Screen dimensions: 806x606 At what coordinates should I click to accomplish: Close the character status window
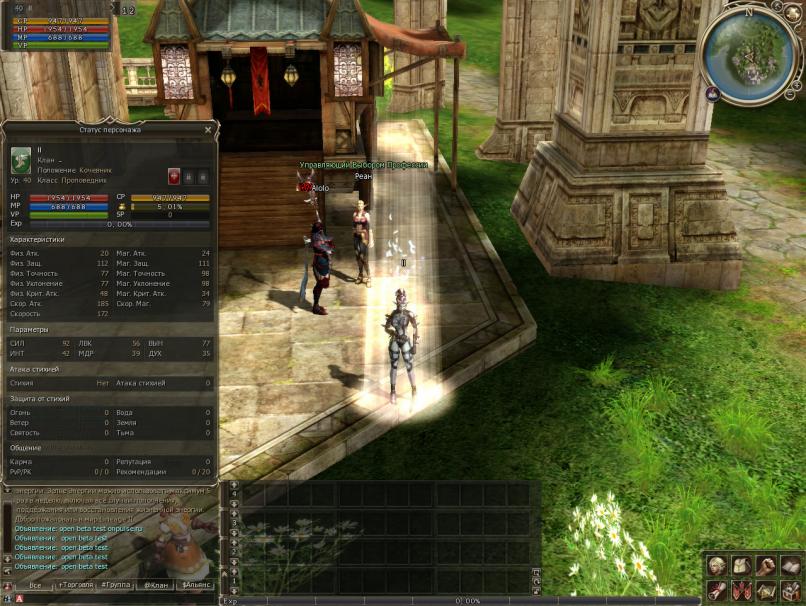208,129
